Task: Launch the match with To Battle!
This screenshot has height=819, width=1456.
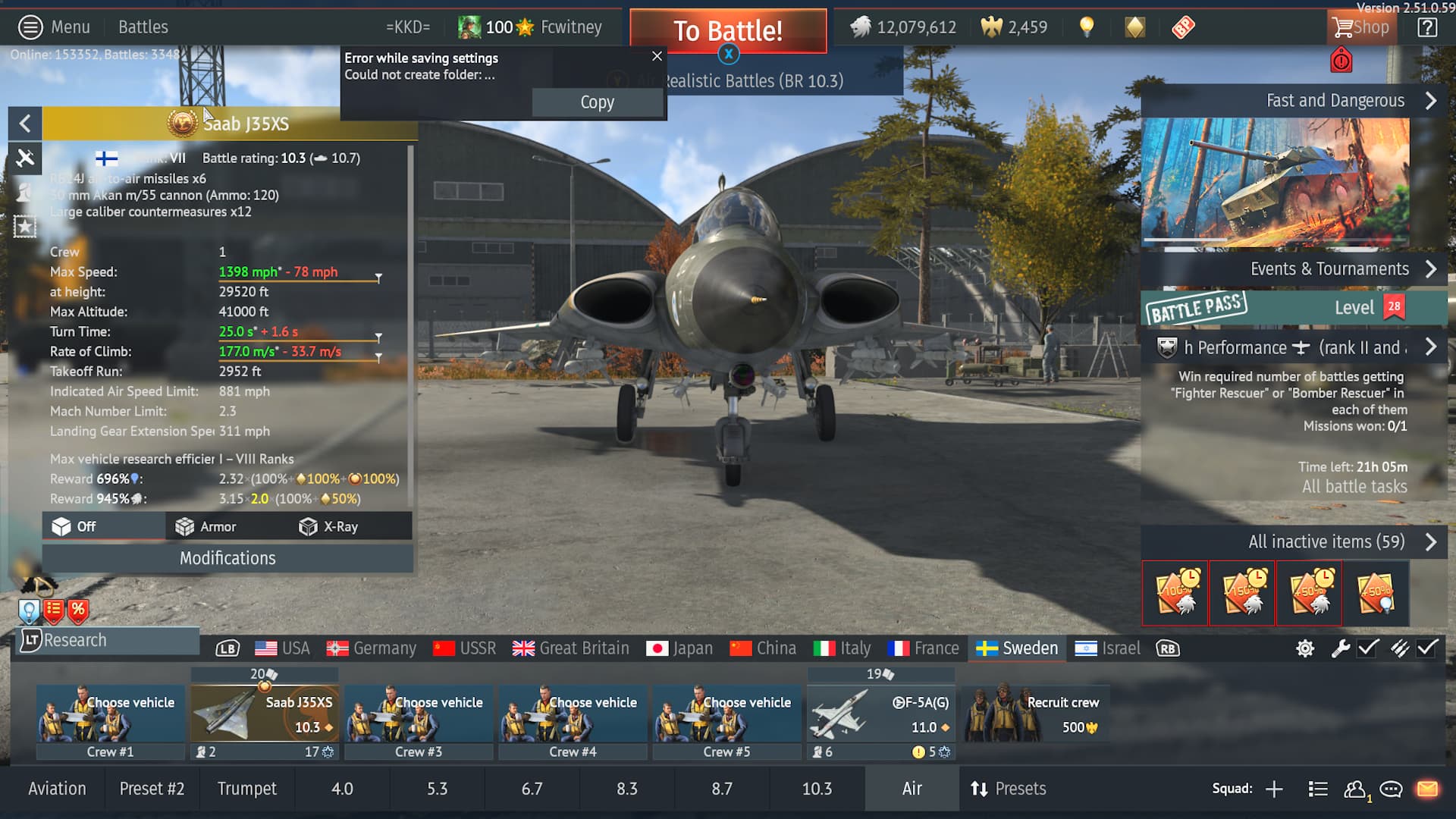Action: pyautogui.click(x=727, y=31)
